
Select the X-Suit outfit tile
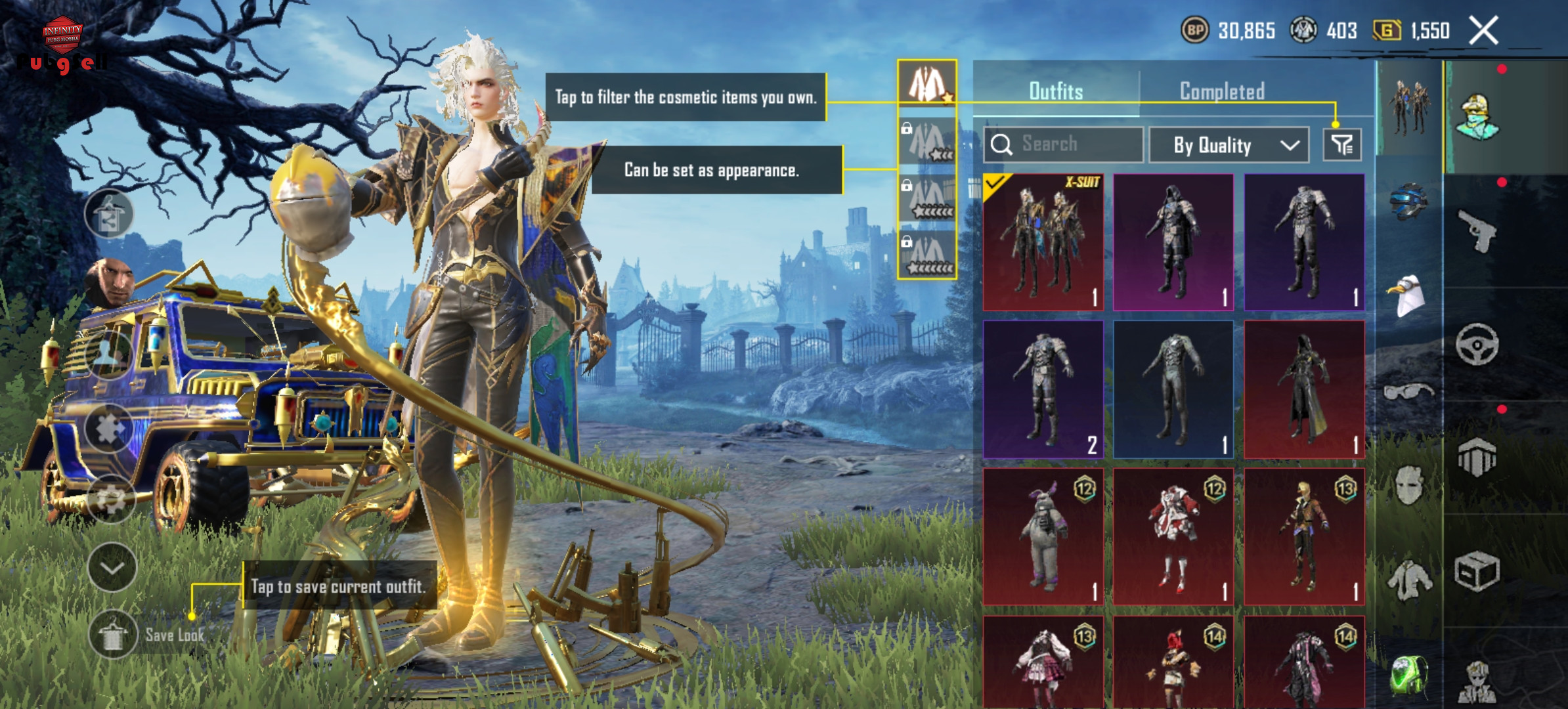(x=1043, y=242)
